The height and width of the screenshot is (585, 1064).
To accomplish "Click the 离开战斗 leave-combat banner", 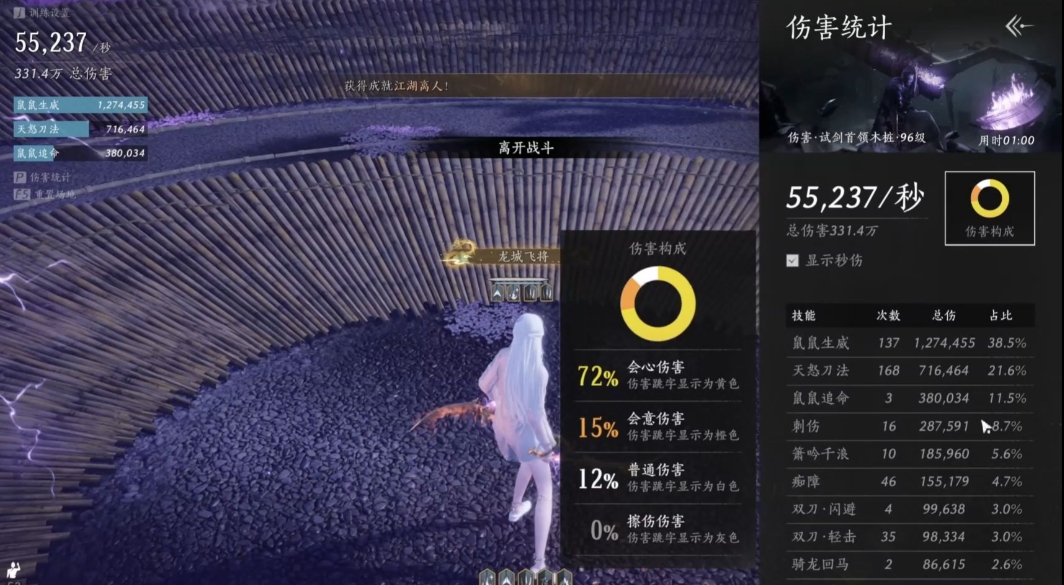I will click(x=526, y=148).
